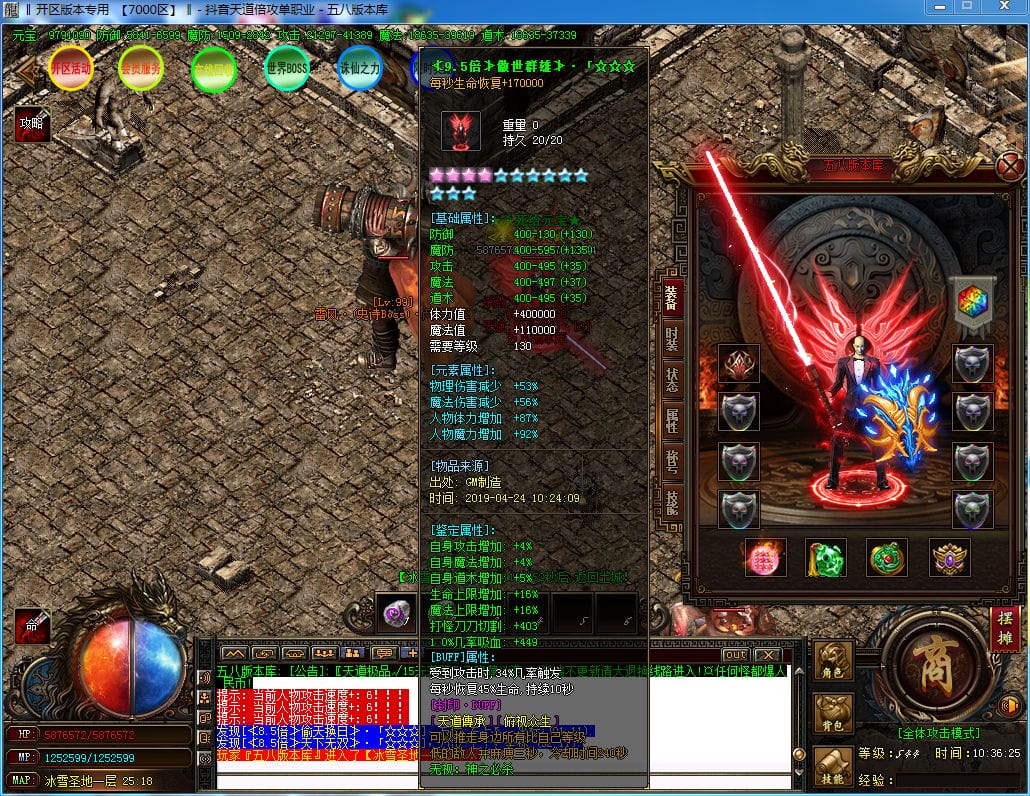Open the 角色 character button
The width and height of the screenshot is (1030, 796).
(x=834, y=661)
